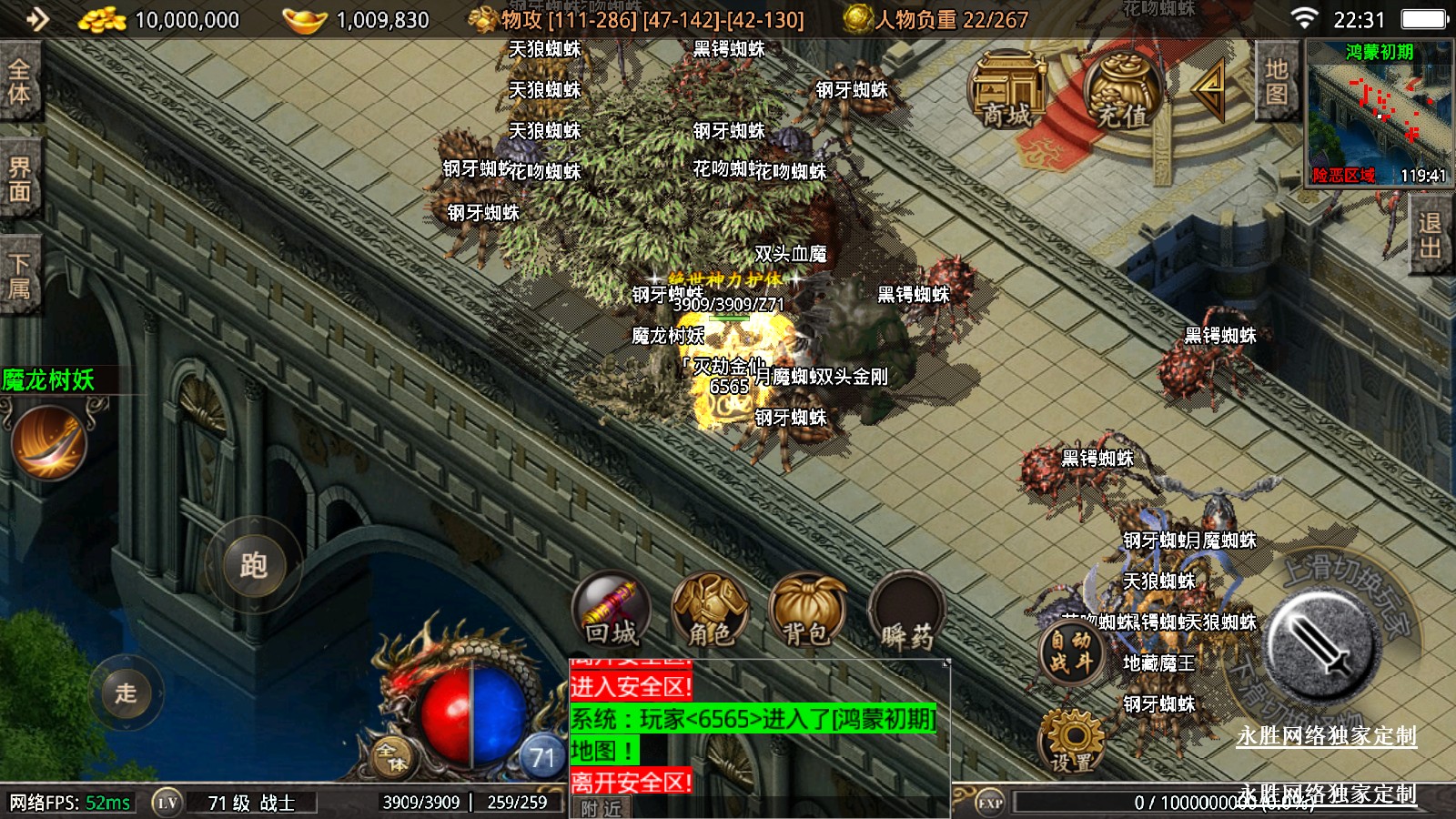Toggle the 跑 run button
Image resolution: width=1456 pixels, height=819 pixels.
coord(253,565)
